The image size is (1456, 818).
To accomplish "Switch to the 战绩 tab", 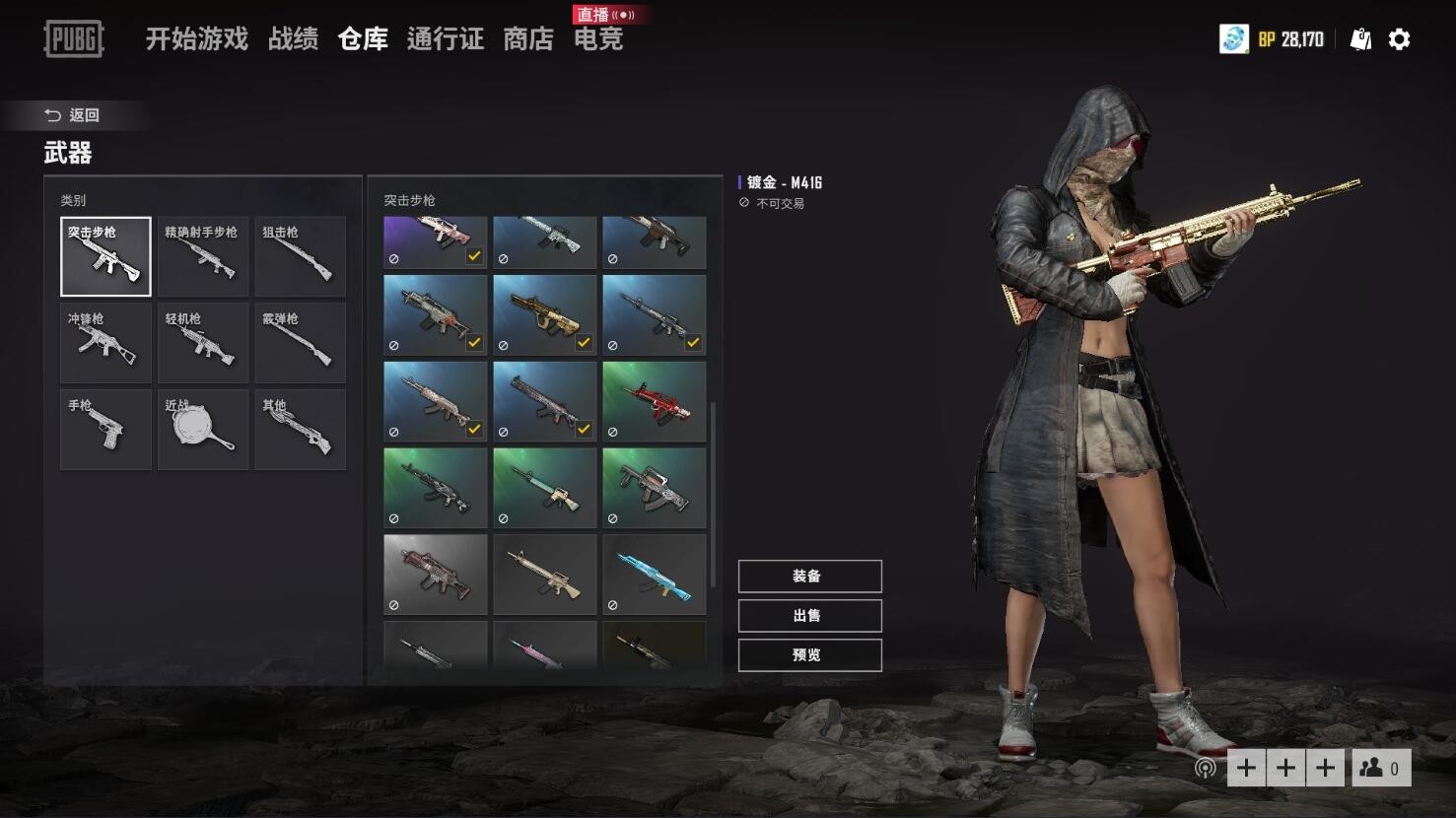I will (293, 39).
